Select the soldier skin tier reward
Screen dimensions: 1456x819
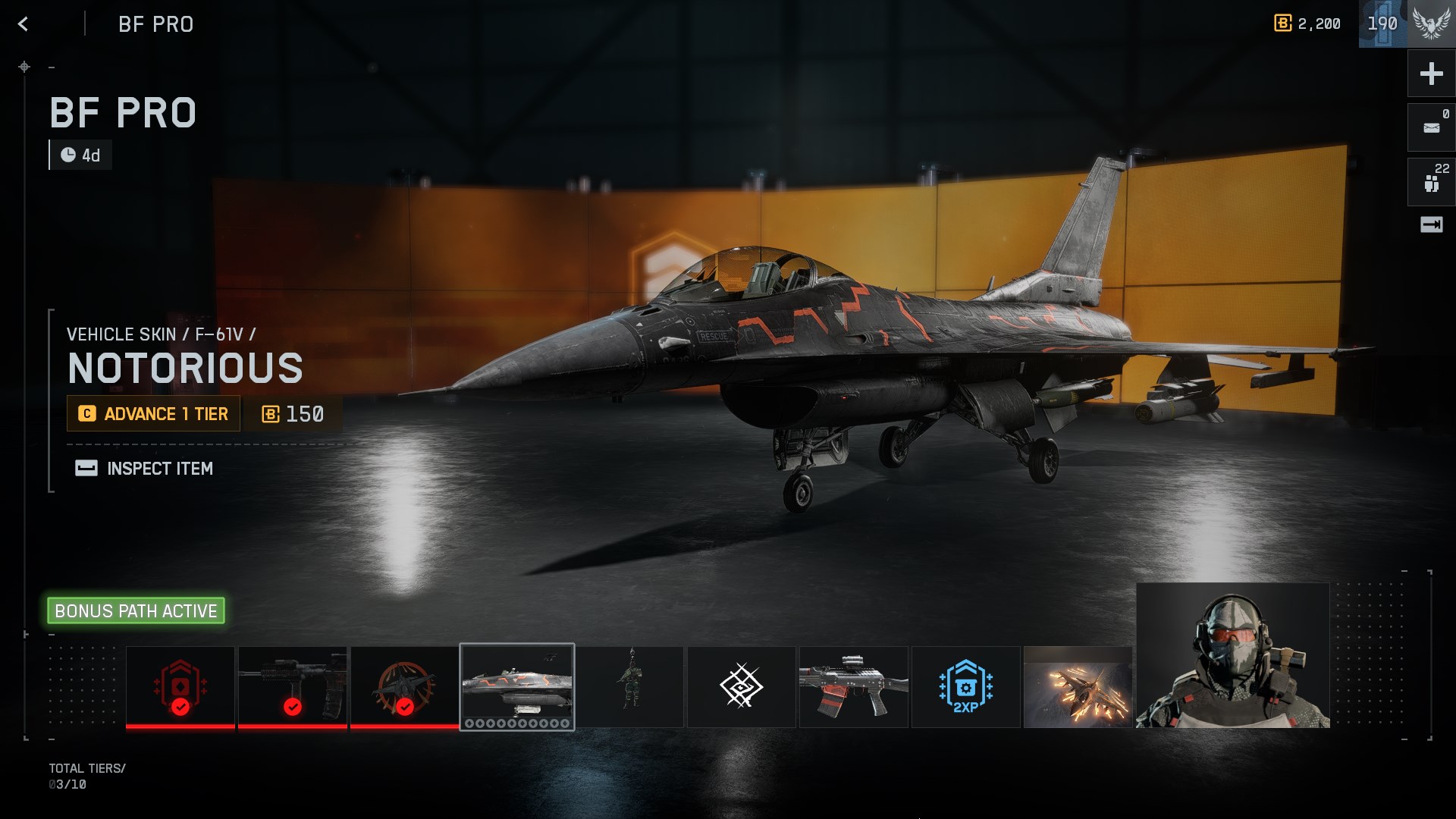point(629,687)
